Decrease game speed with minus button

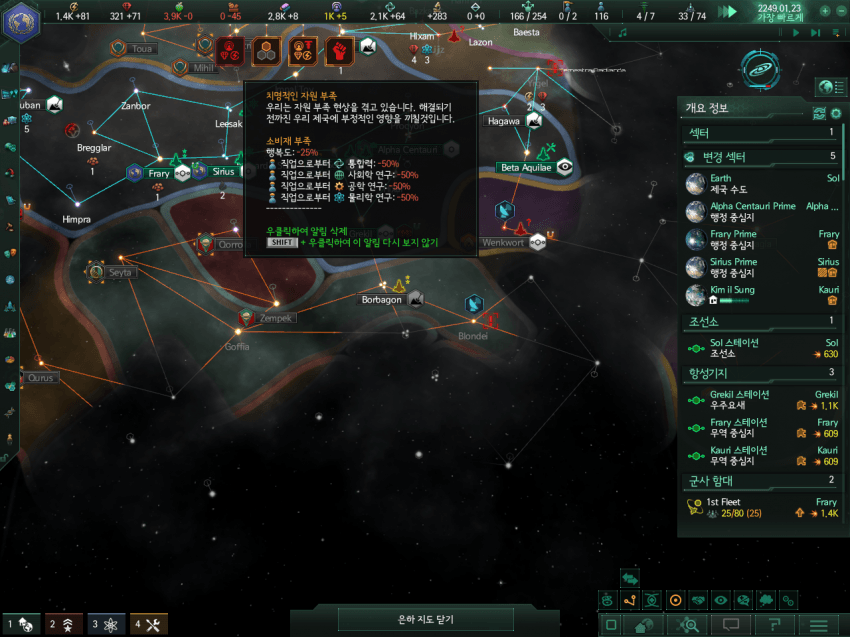pos(841,11)
